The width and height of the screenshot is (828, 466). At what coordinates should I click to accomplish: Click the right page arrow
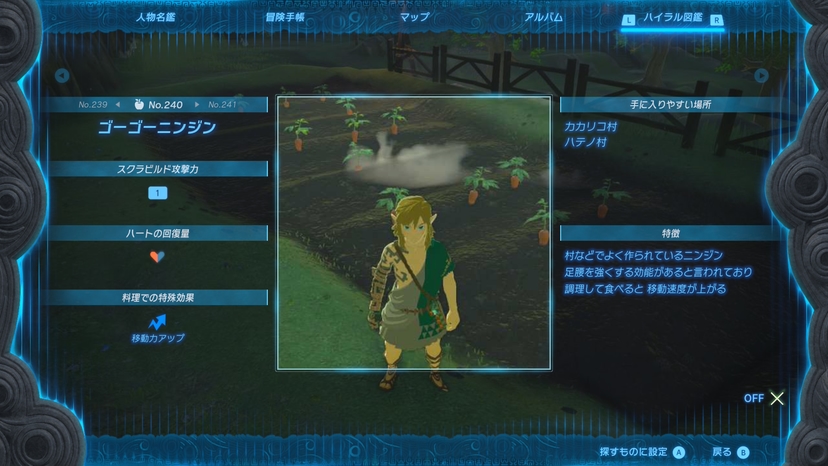click(761, 75)
